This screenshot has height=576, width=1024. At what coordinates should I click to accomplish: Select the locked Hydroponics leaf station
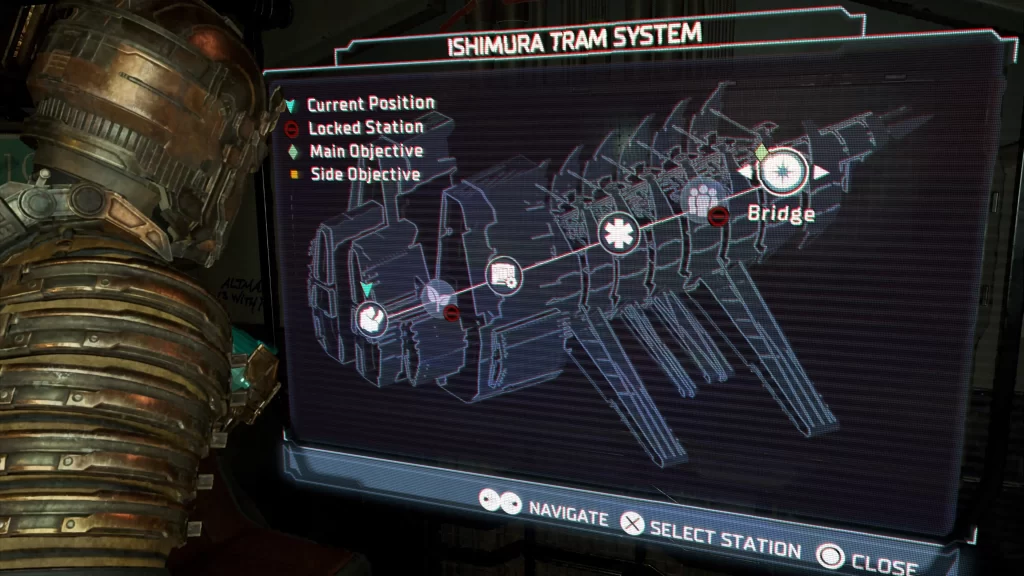(x=435, y=297)
